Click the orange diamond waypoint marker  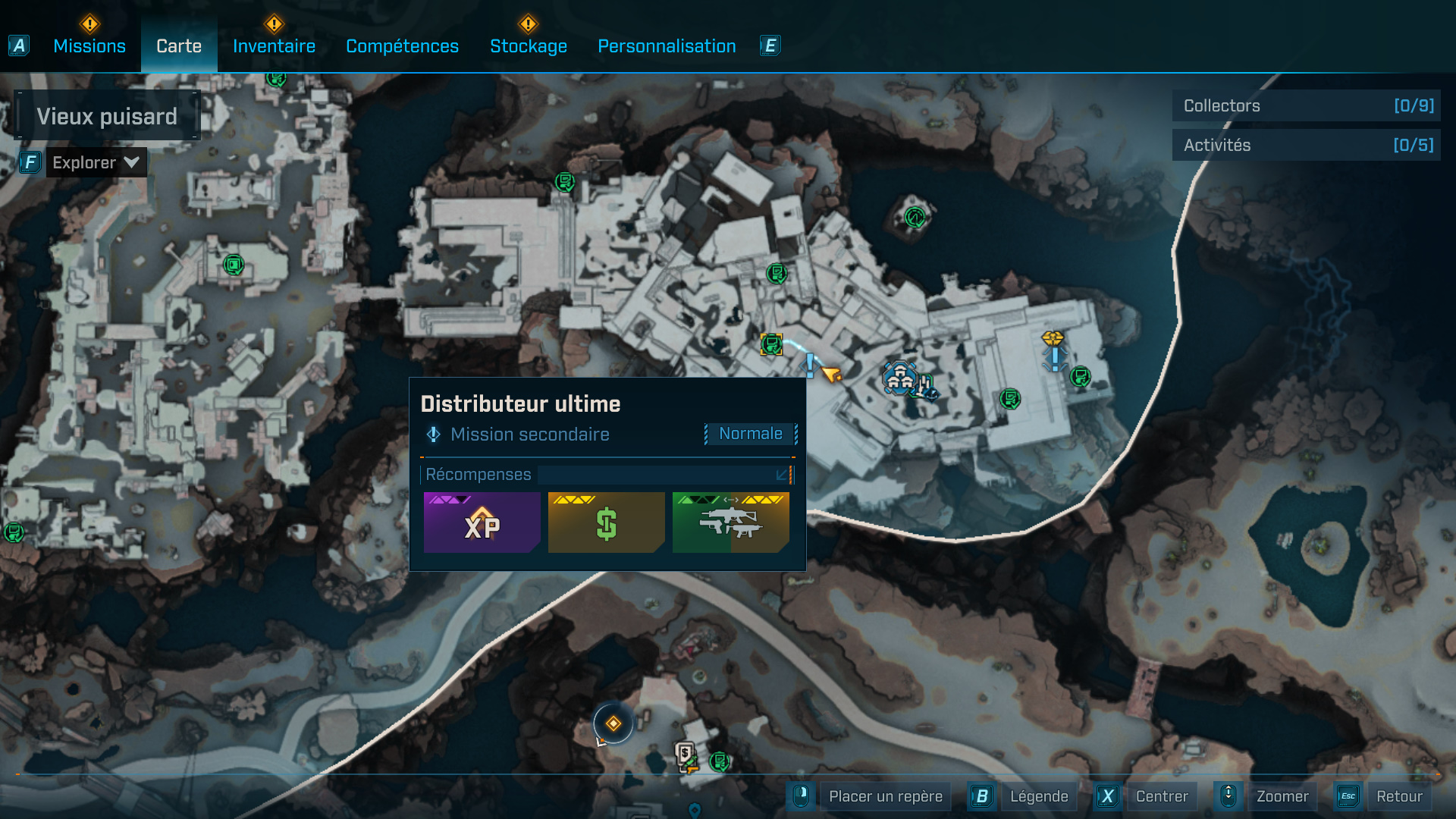point(613,724)
